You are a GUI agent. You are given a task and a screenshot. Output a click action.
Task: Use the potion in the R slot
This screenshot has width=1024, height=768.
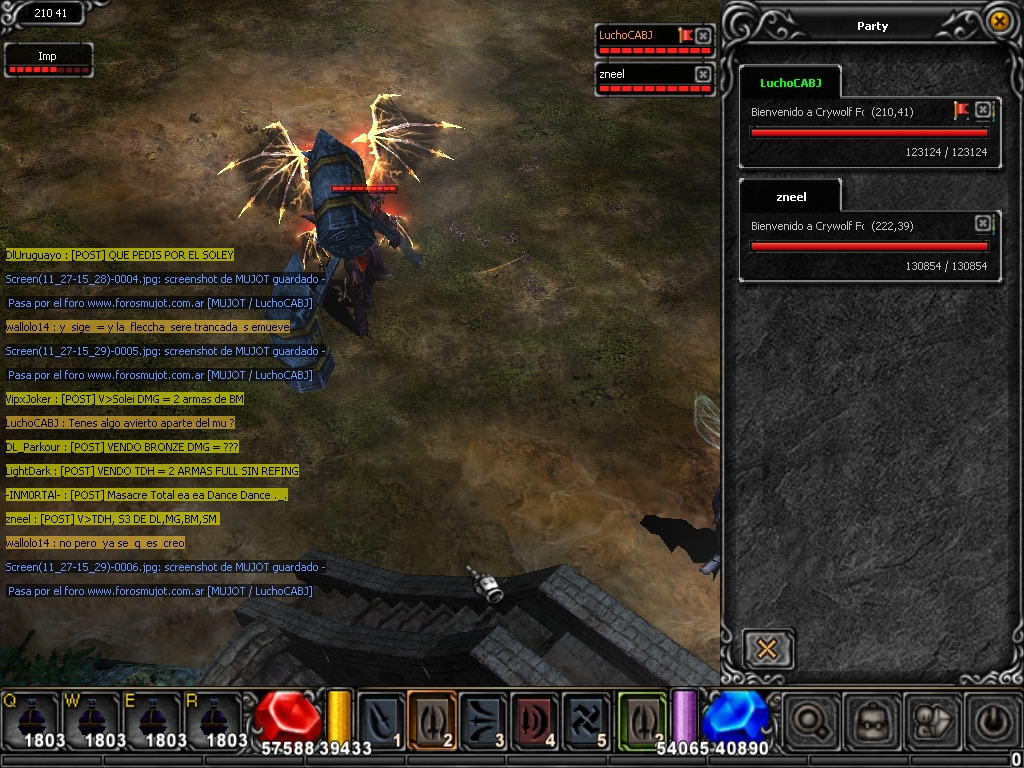[213, 718]
